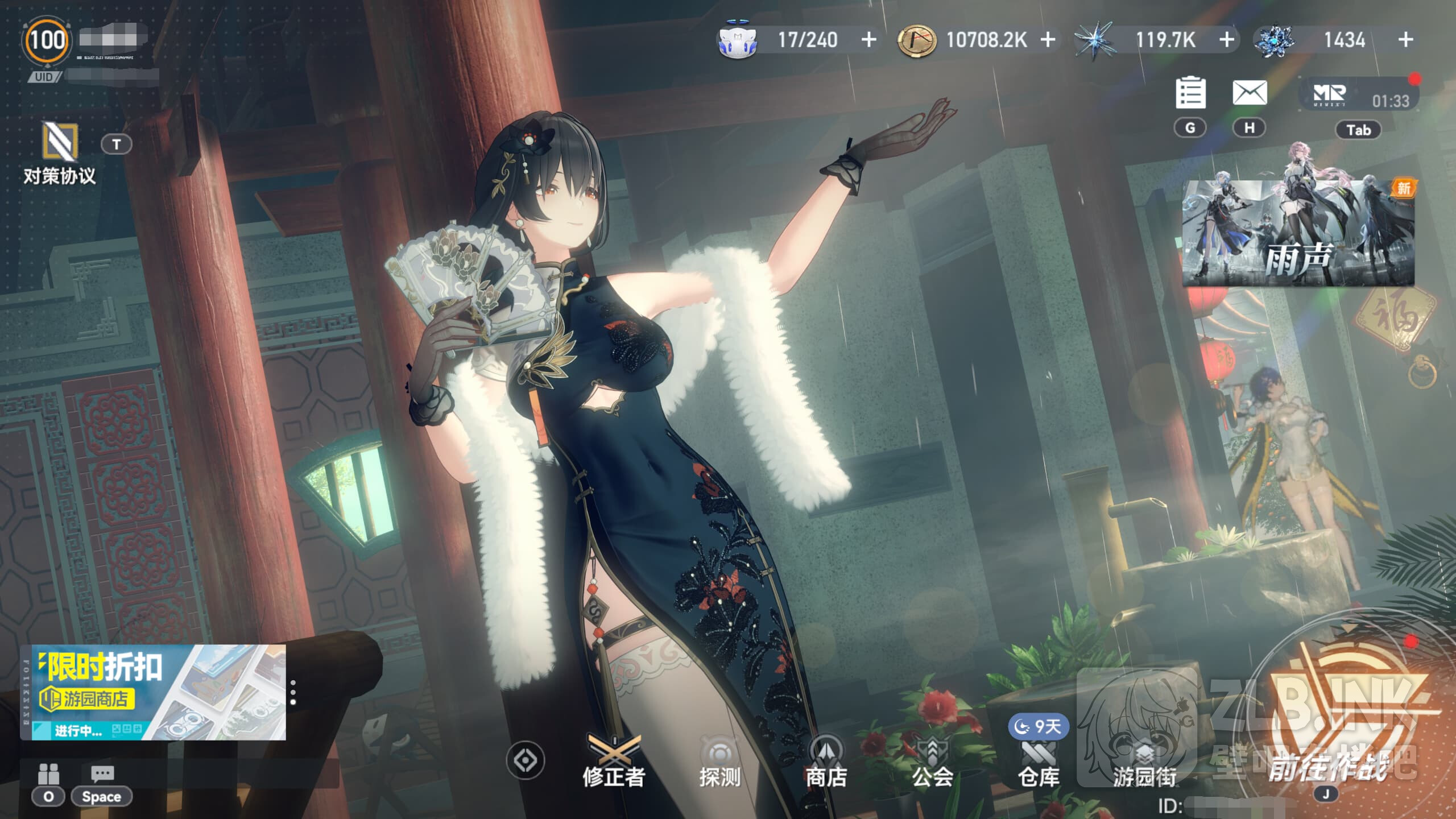Image resolution: width=1456 pixels, height=819 pixels.
Task: Open the chat speech bubble icon
Action: (x=102, y=773)
